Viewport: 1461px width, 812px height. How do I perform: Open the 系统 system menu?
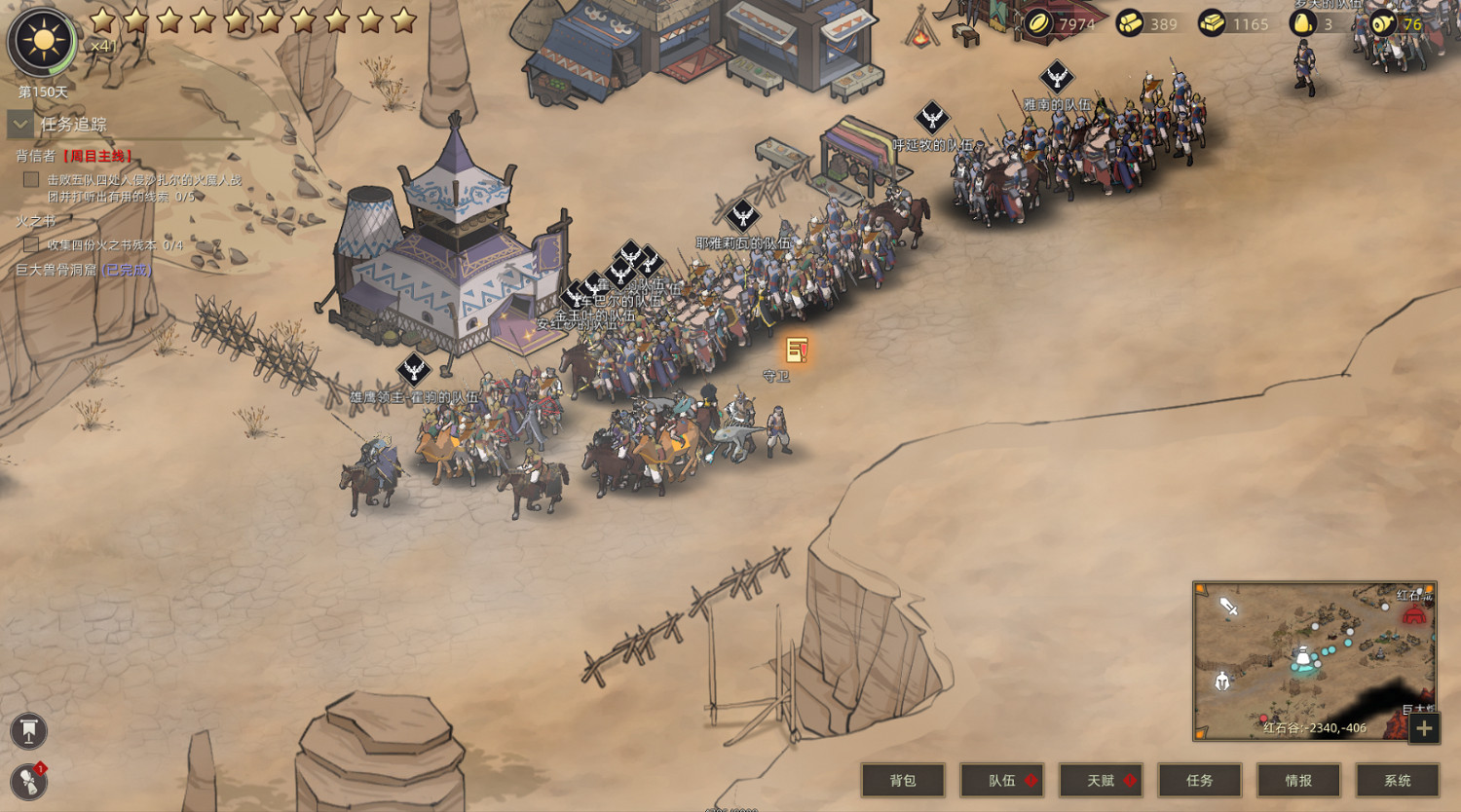click(1398, 780)
